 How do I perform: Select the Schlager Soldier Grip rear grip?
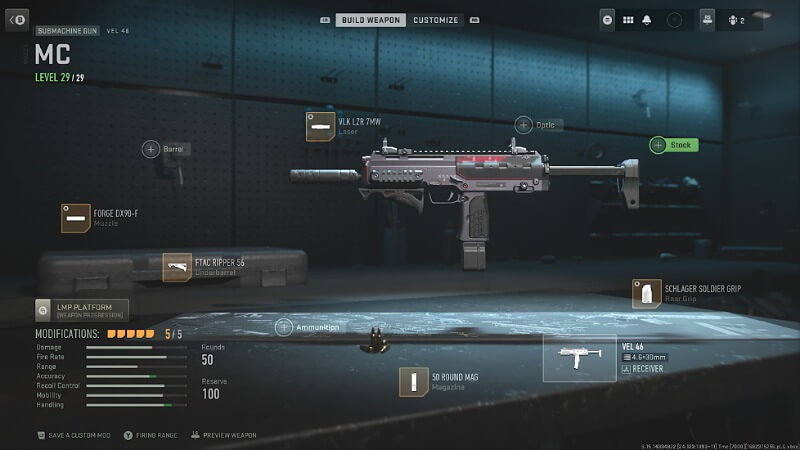coord(647,293)
